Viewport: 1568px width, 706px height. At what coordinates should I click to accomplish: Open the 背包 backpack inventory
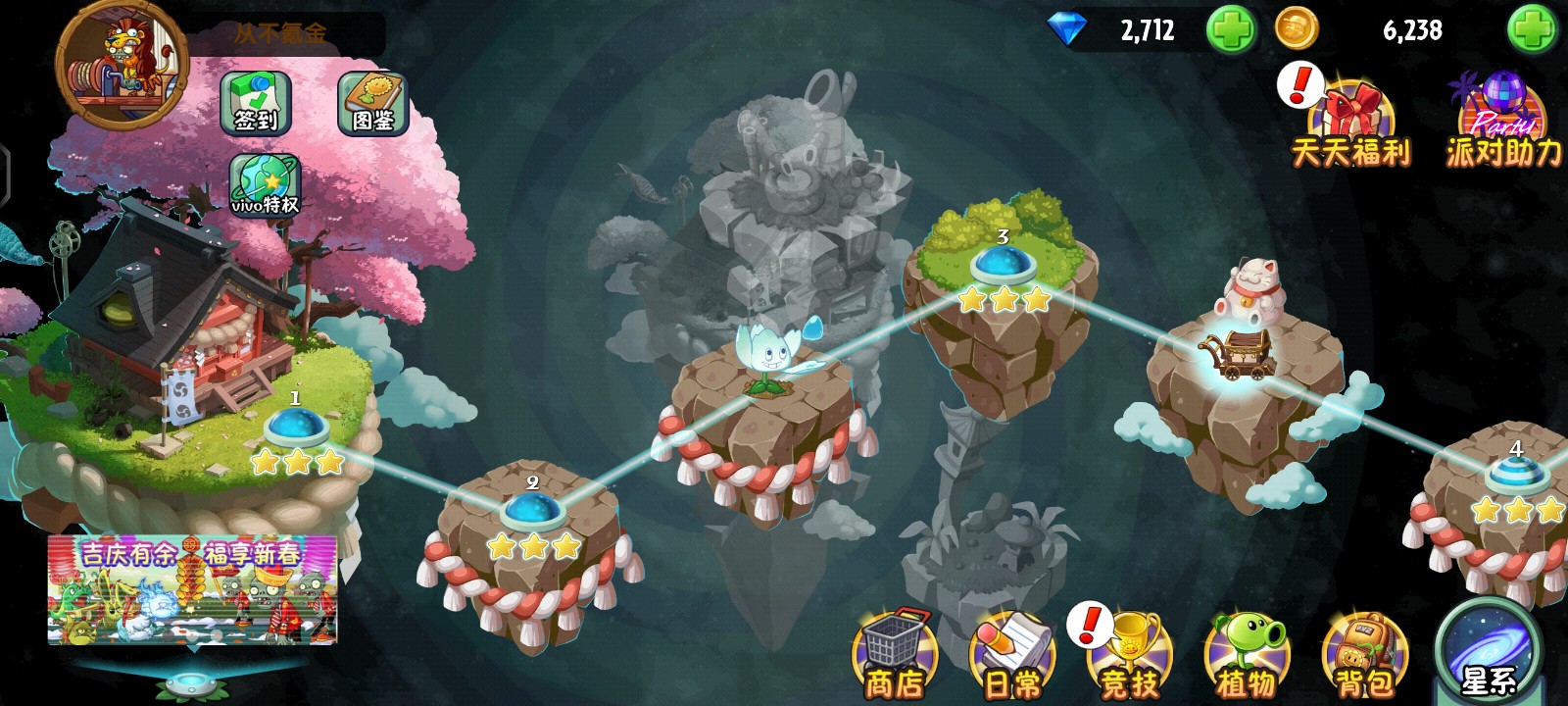1364,654
